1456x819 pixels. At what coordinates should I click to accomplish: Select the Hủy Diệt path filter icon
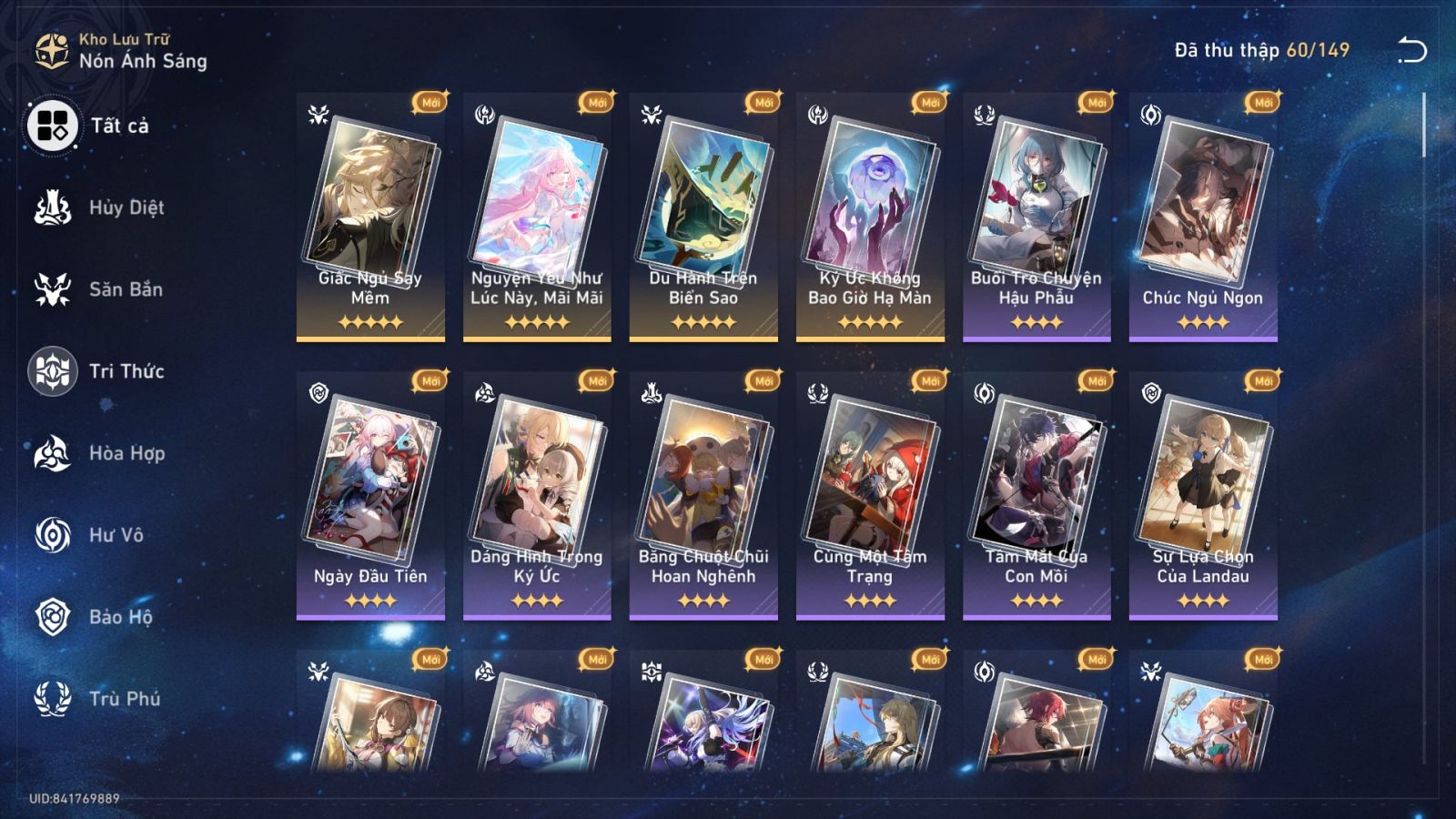pyautogui.click(x=55, y=207)
